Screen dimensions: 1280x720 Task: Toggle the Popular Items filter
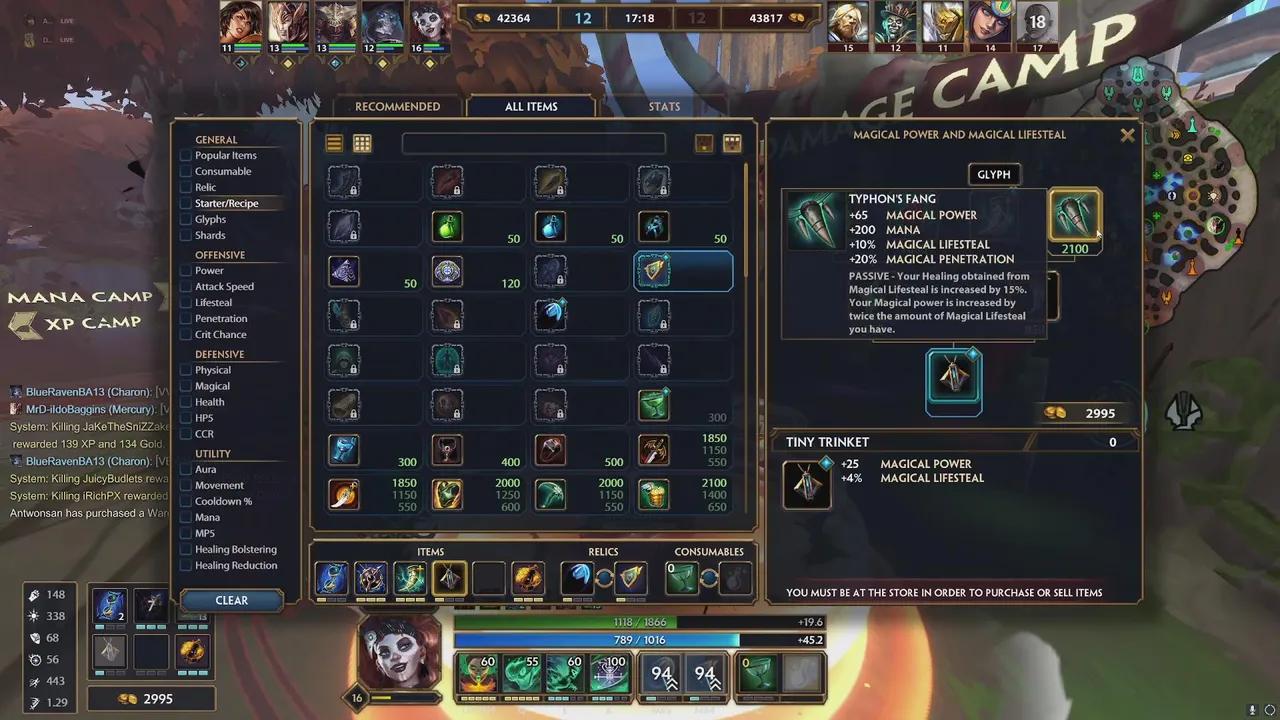click(x=186, y=156)
